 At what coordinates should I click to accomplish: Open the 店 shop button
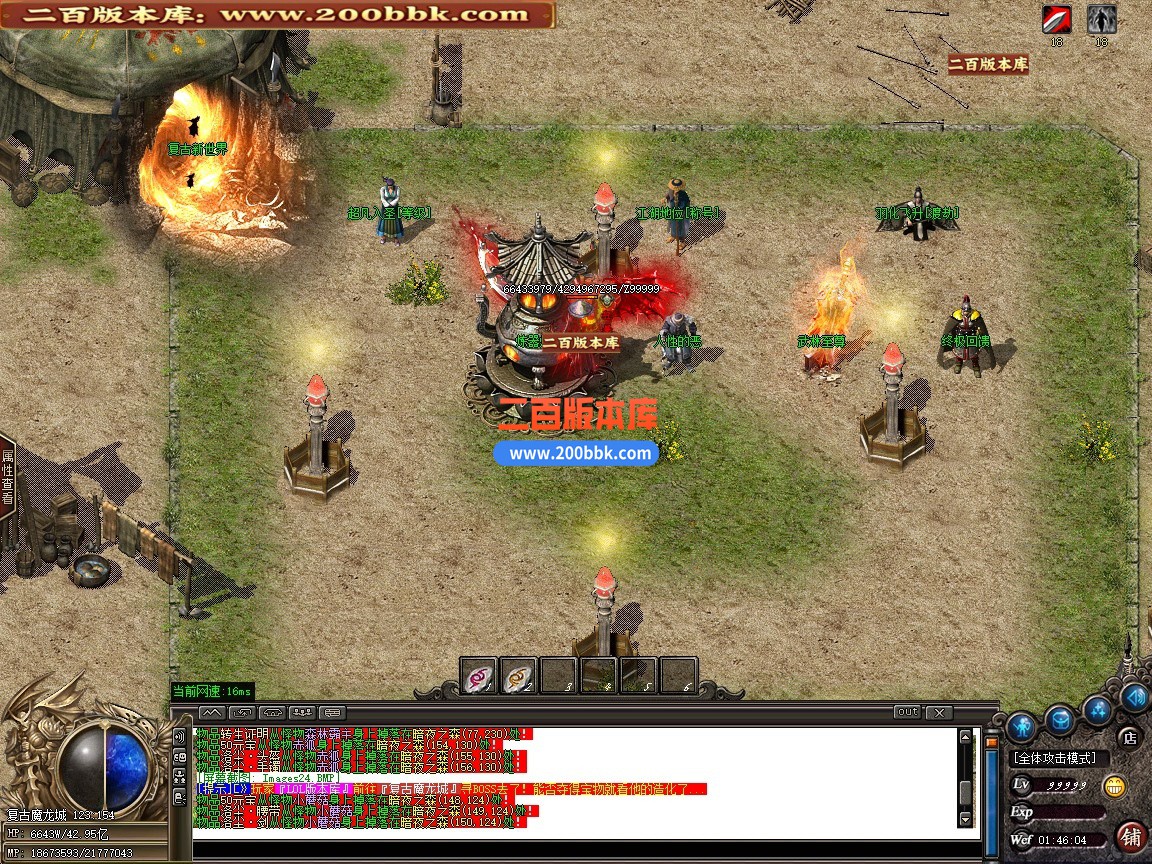pyautogui.click(x=1130, y=738)
